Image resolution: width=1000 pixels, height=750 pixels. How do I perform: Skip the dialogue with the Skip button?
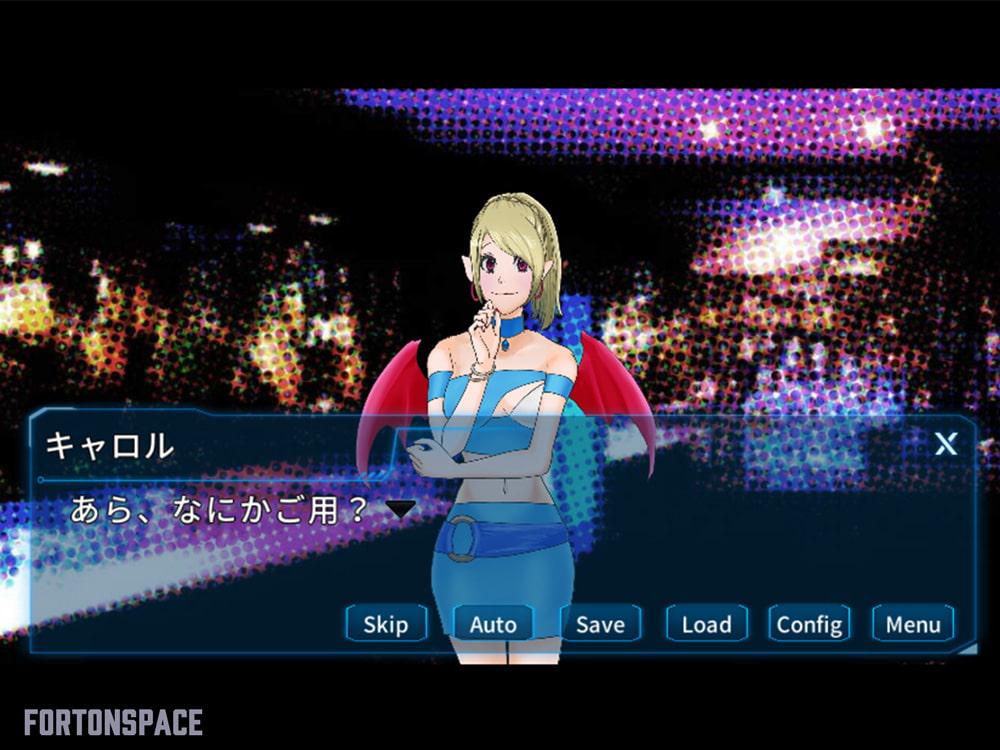coord(386,624)
